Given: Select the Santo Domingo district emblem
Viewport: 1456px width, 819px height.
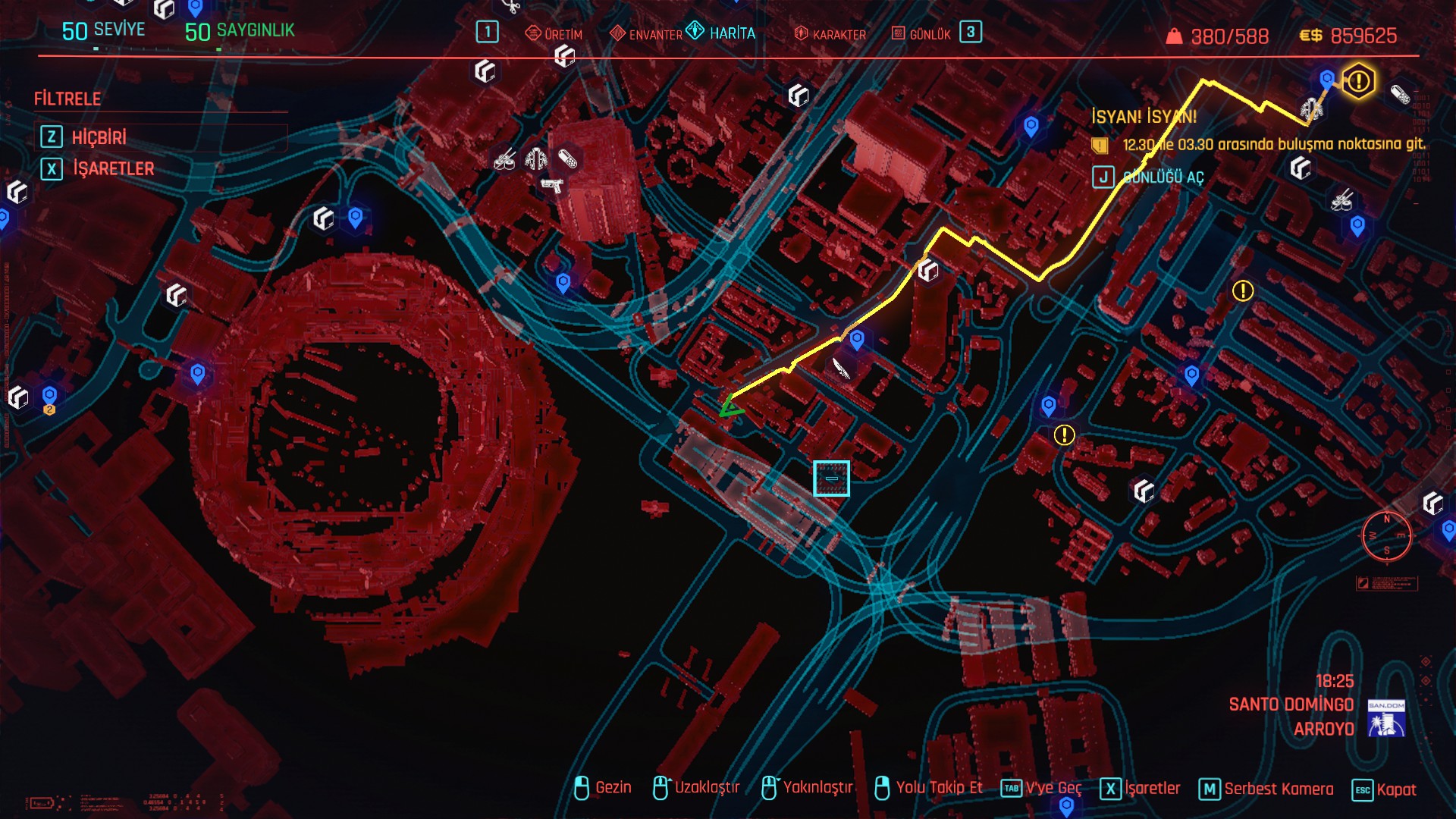Looking at the screenshot, I should [x=1386, y=718].
